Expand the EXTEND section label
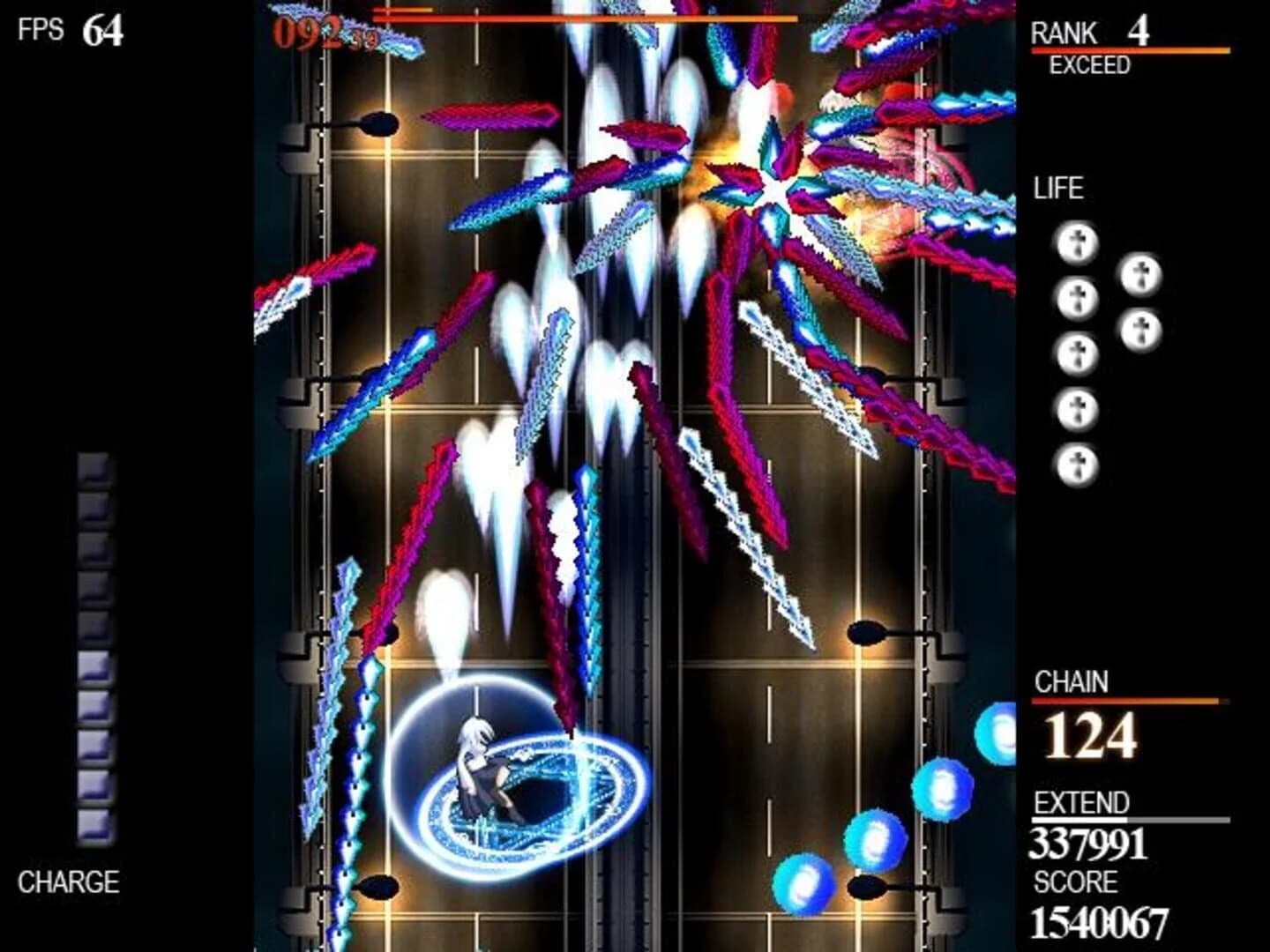The height and width of the screenshot is (952, 1270). (1079, 803)
